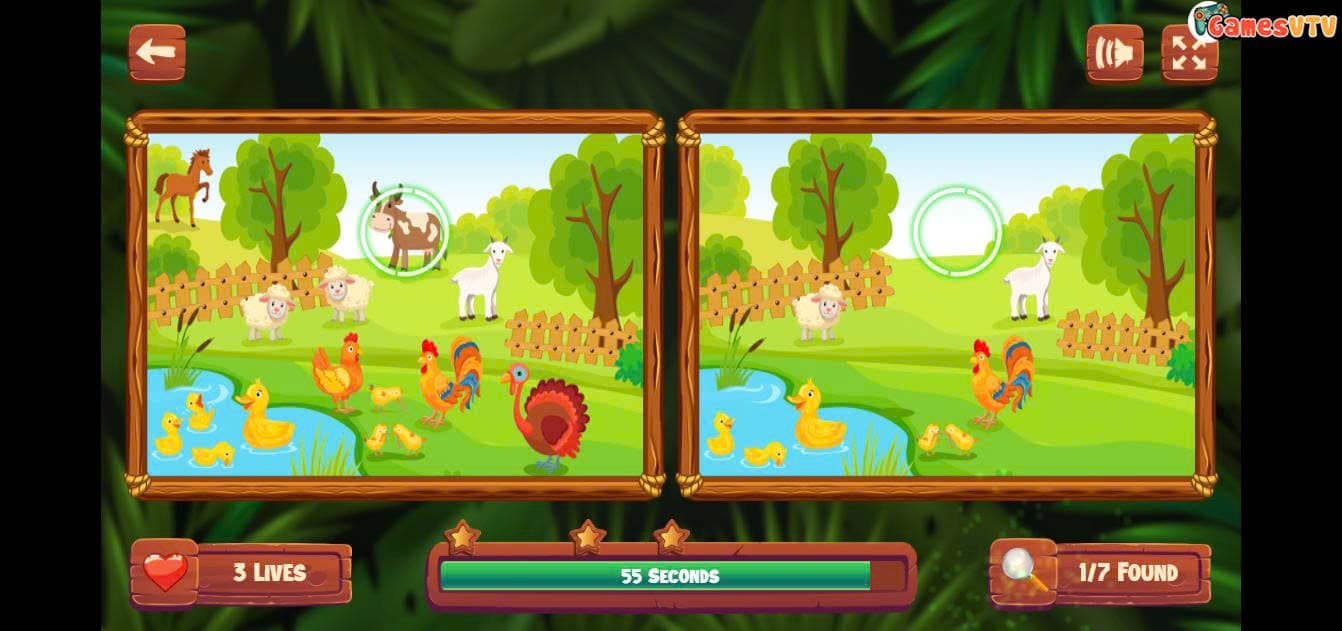
Task: Activate the fullscreen expand button
Action: (x=1189, y=53)
